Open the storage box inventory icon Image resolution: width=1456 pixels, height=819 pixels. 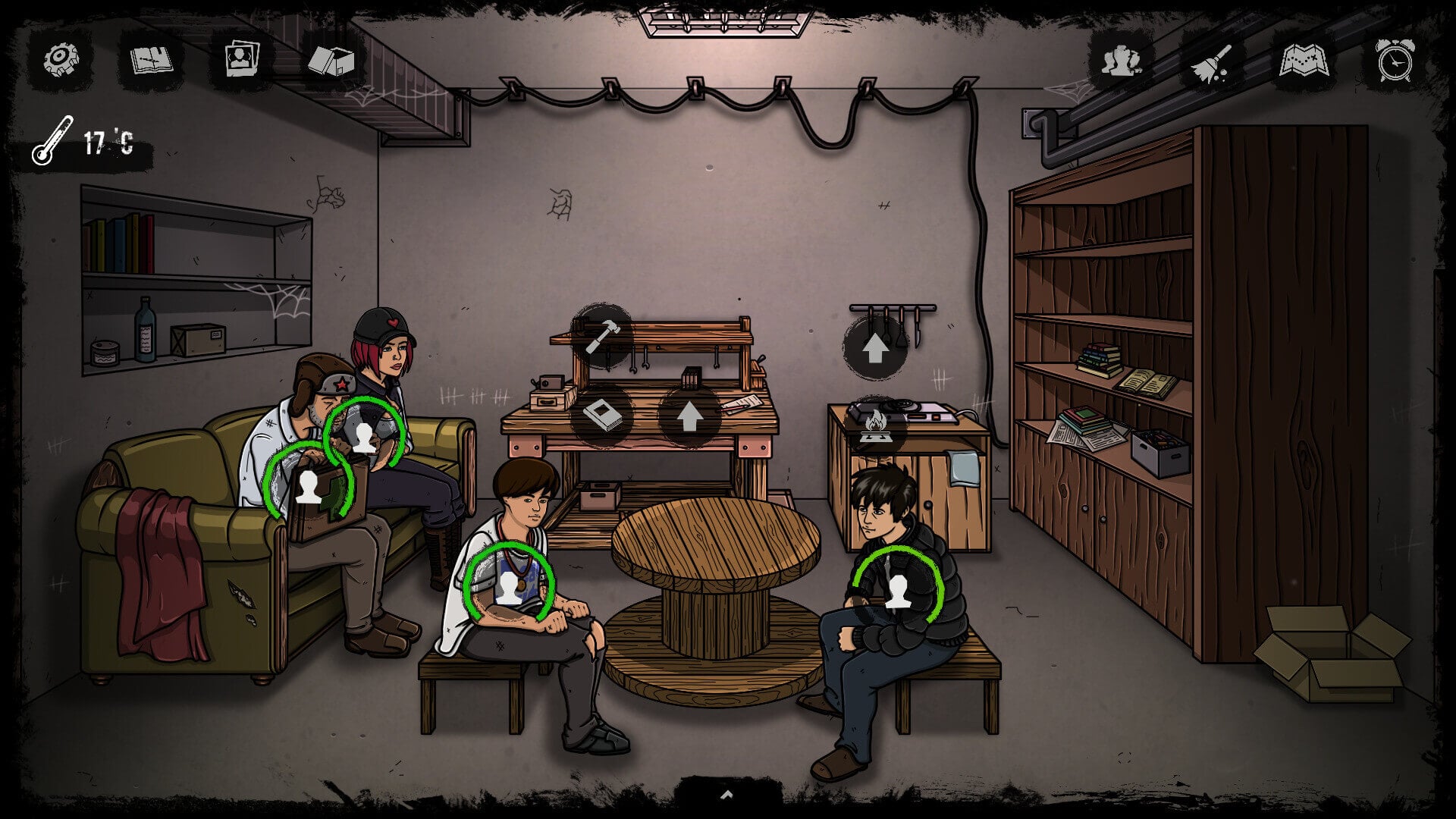(331, 60)
